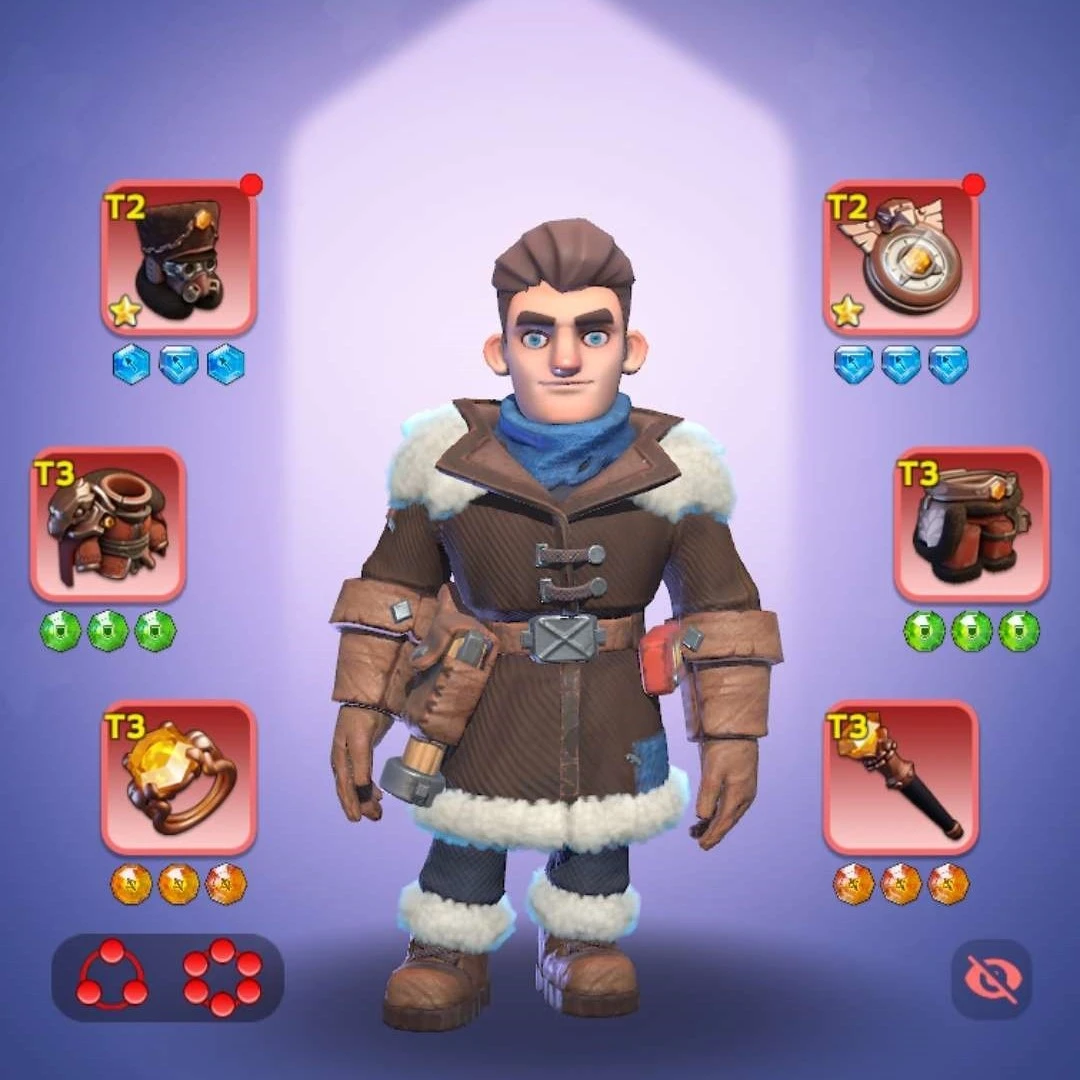
Task: Inspect the T3 amber gem ring slot
Action: (179, 778)
